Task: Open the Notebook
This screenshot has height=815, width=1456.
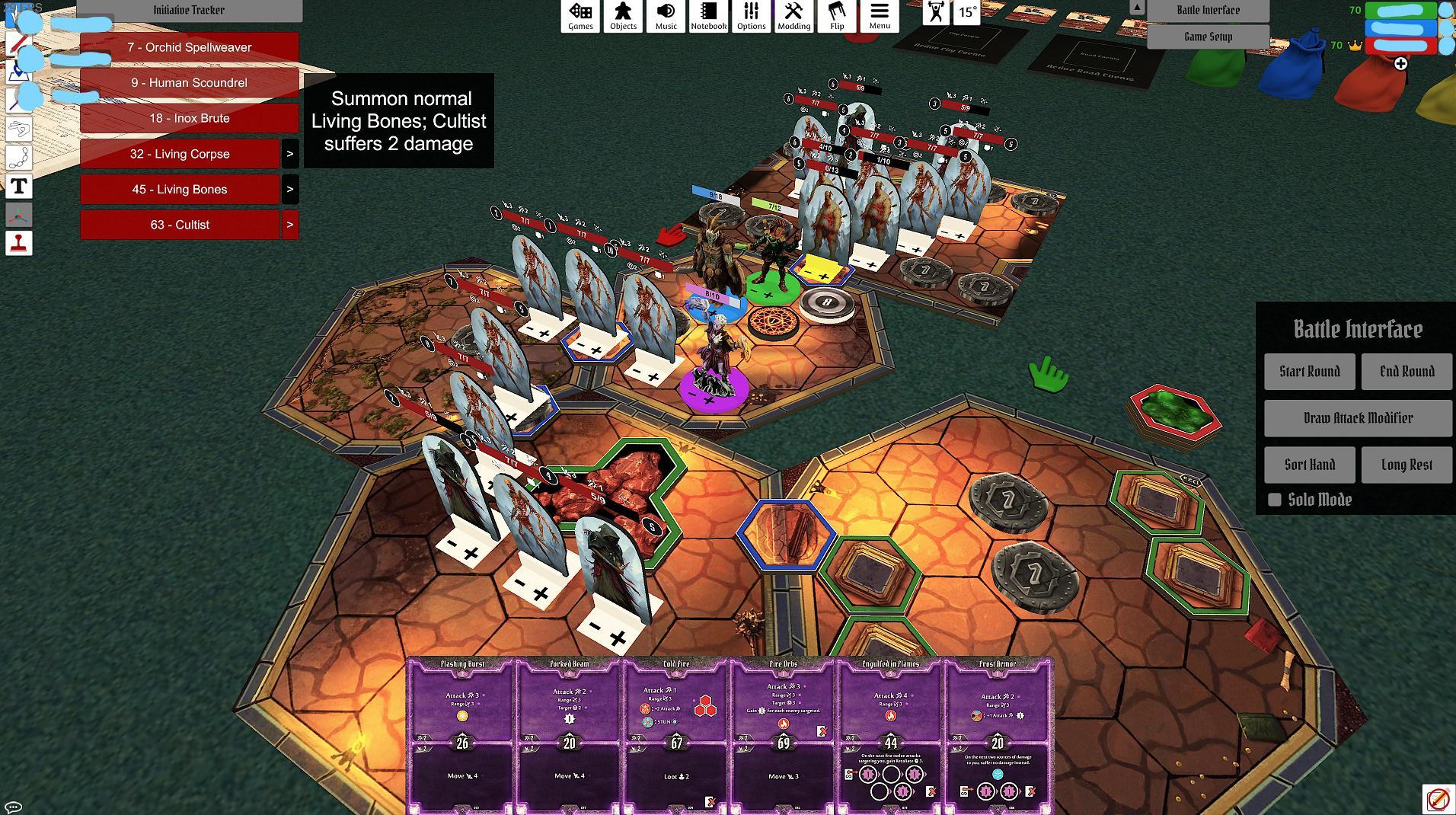Action: [708, 17]
